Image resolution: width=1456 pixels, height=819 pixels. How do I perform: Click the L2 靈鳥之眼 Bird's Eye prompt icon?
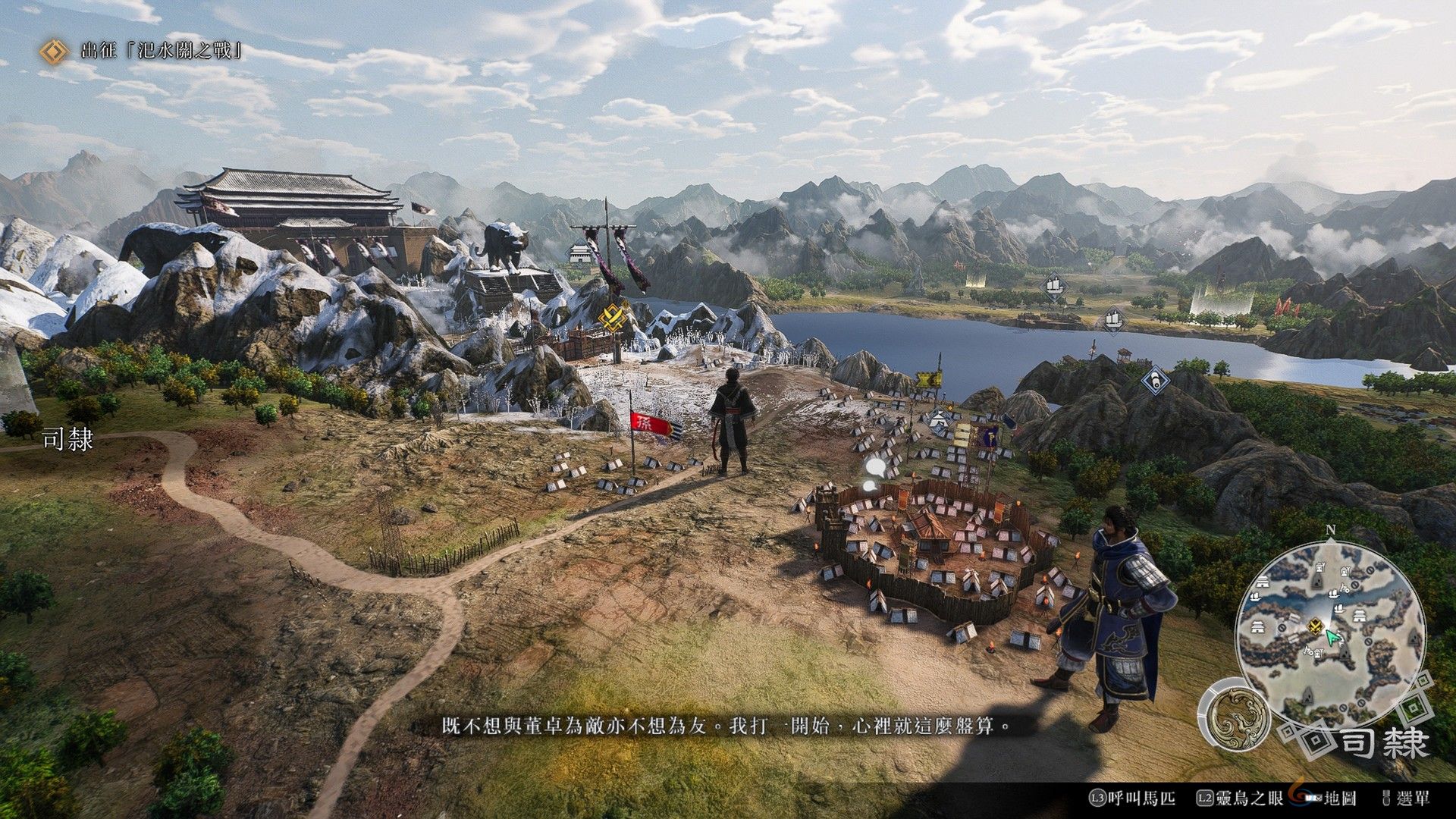1203,798
